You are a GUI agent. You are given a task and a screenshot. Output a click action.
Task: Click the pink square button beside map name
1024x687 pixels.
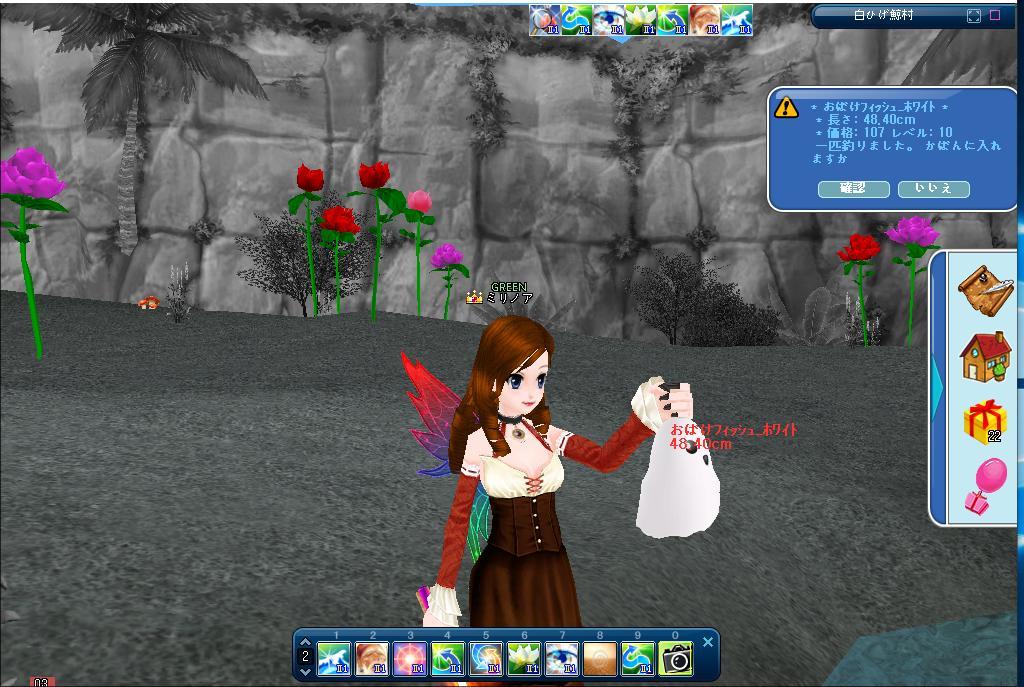995,16
